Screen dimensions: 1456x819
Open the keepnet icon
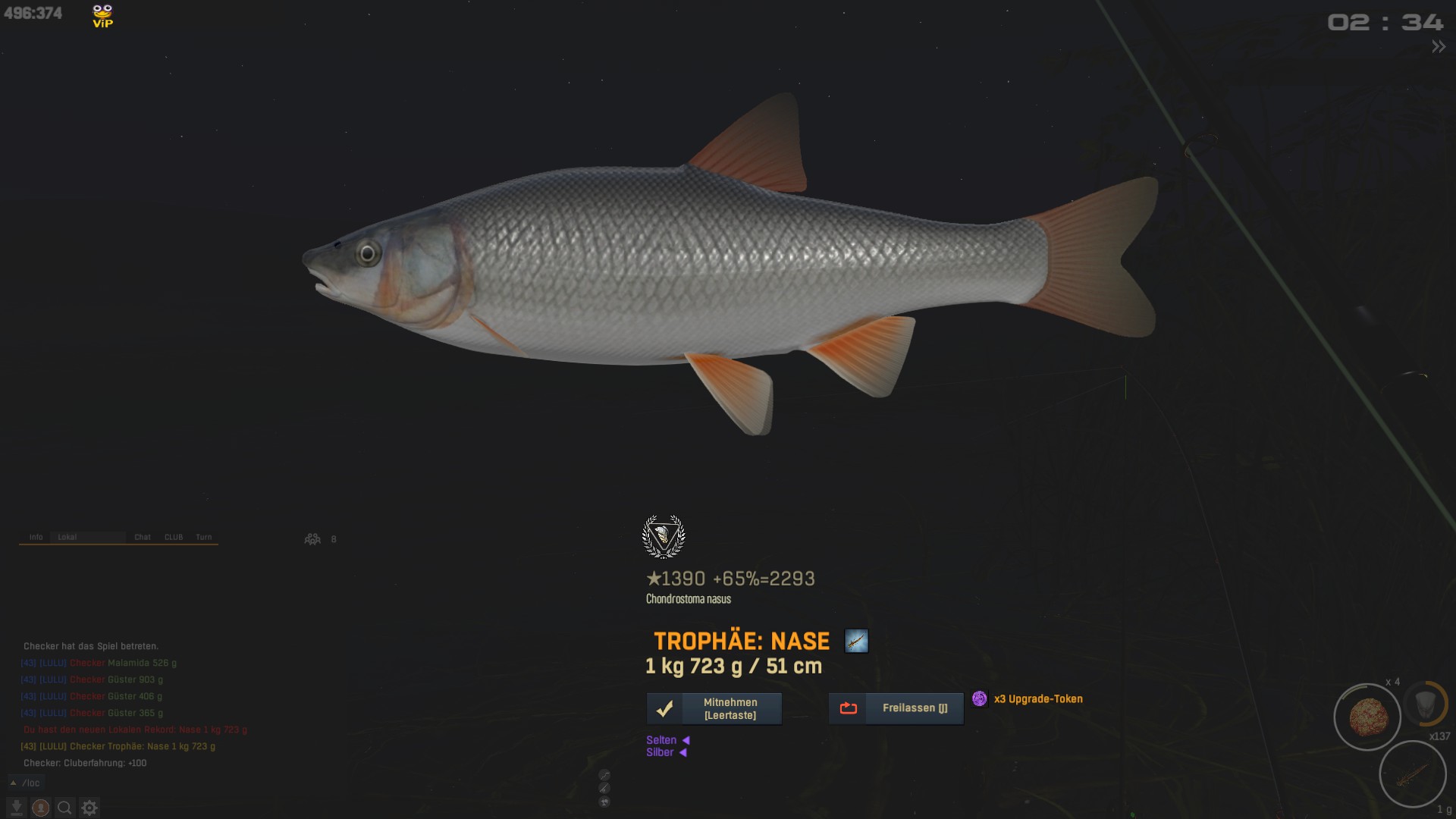click(1425, 703)
